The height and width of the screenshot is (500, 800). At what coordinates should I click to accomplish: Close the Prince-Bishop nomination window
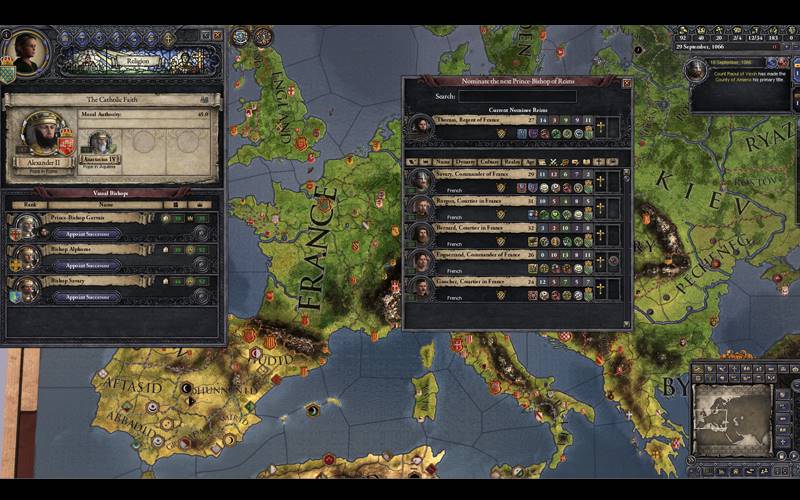(x=626, y=83)
